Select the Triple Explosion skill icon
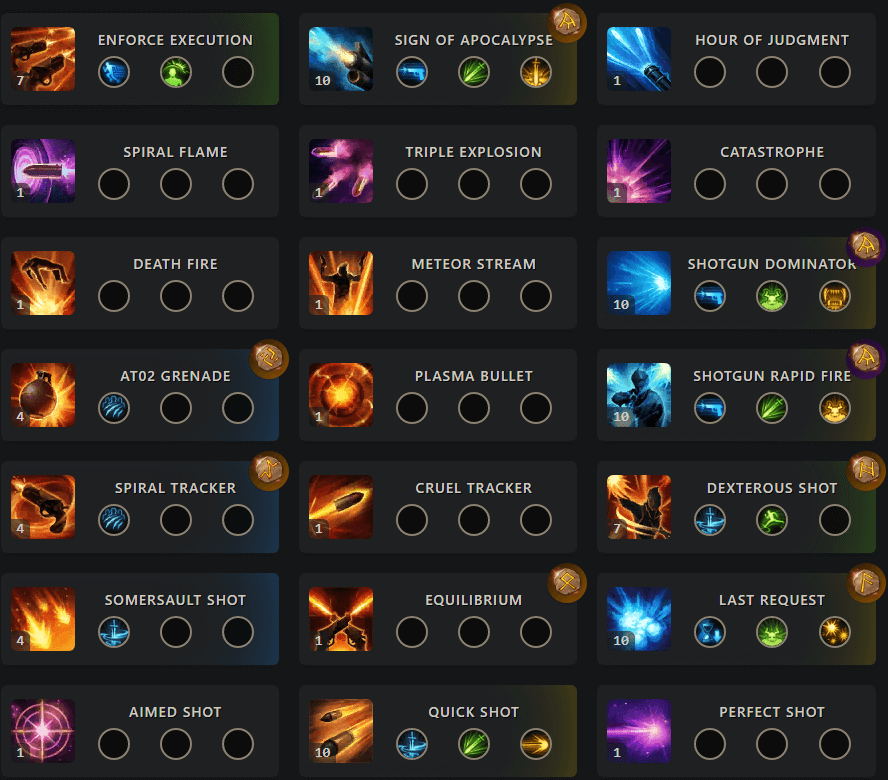The width and height of the screenshot is (888, 780). [341, 171]
